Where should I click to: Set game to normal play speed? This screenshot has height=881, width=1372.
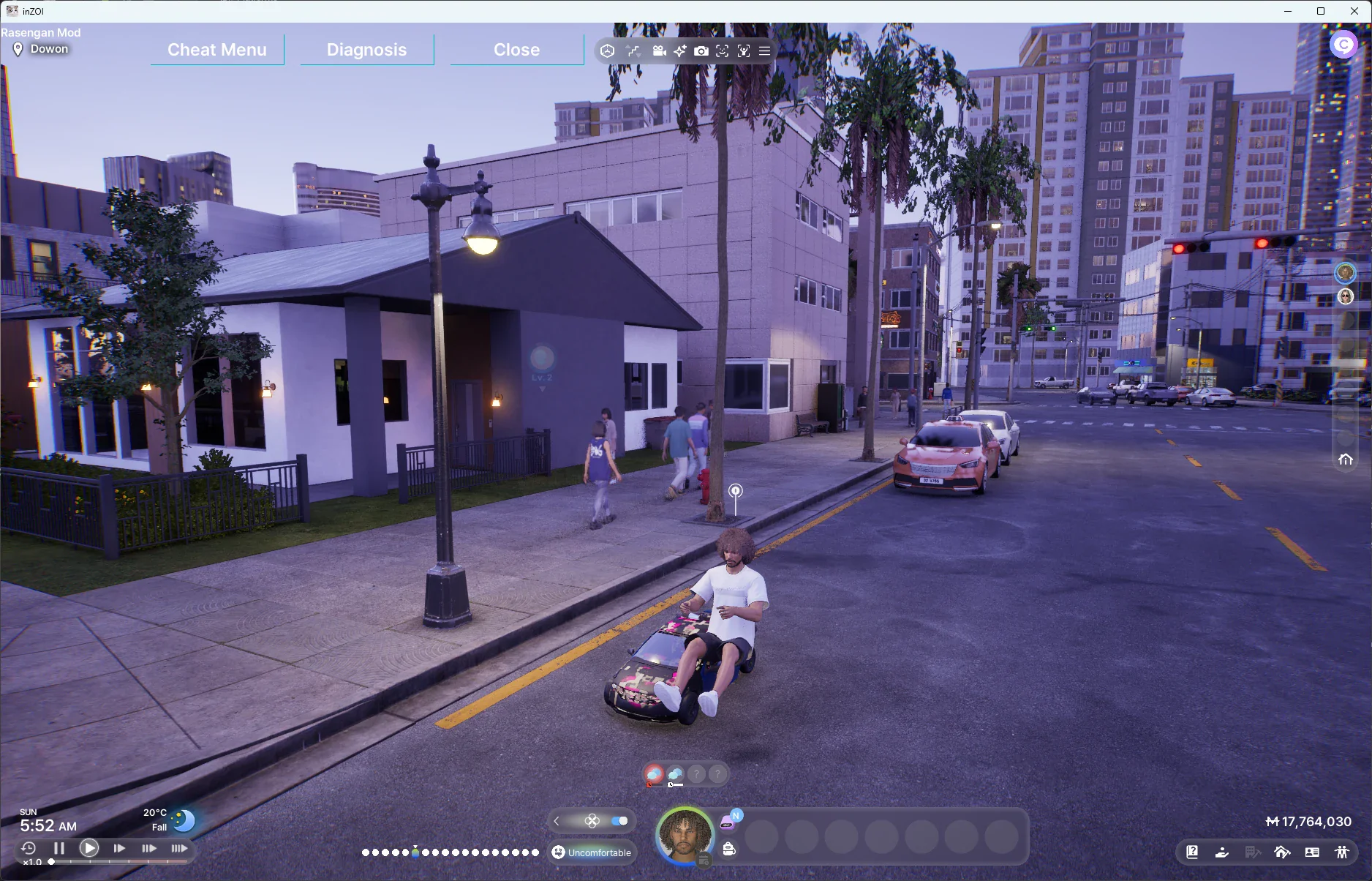pos(89,848)
